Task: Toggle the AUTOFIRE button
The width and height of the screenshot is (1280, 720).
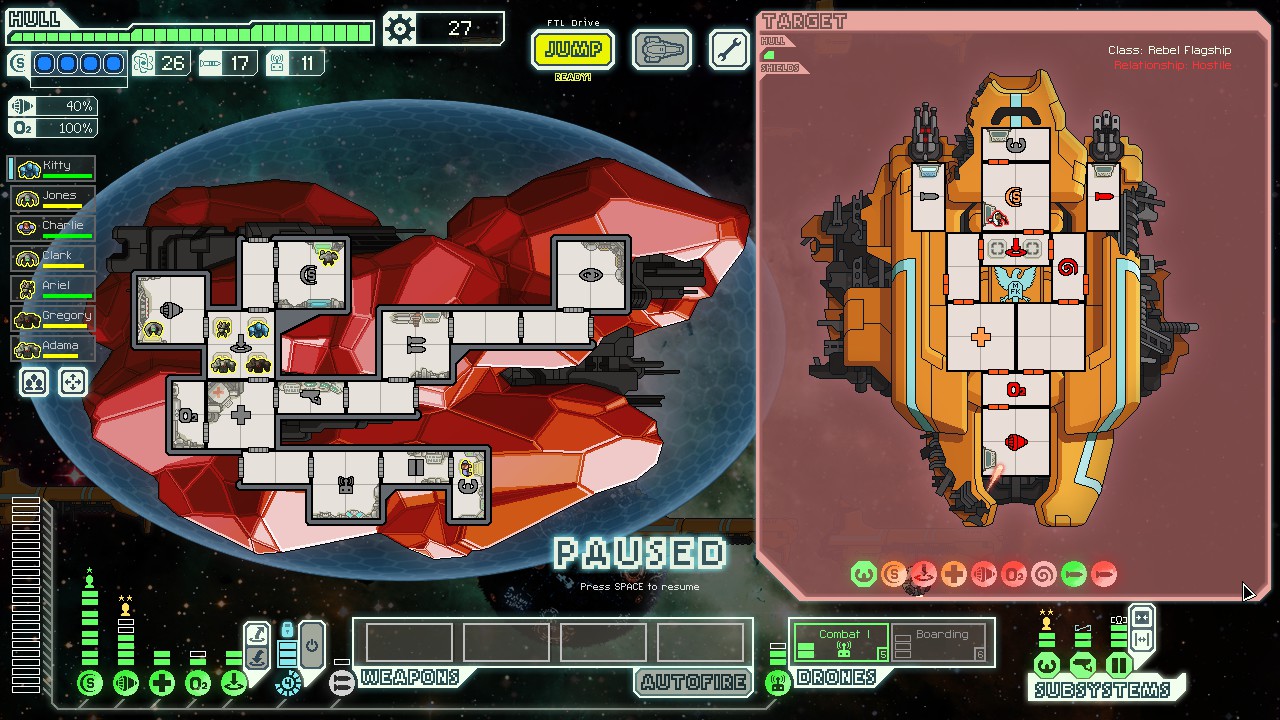Action: 694,682
